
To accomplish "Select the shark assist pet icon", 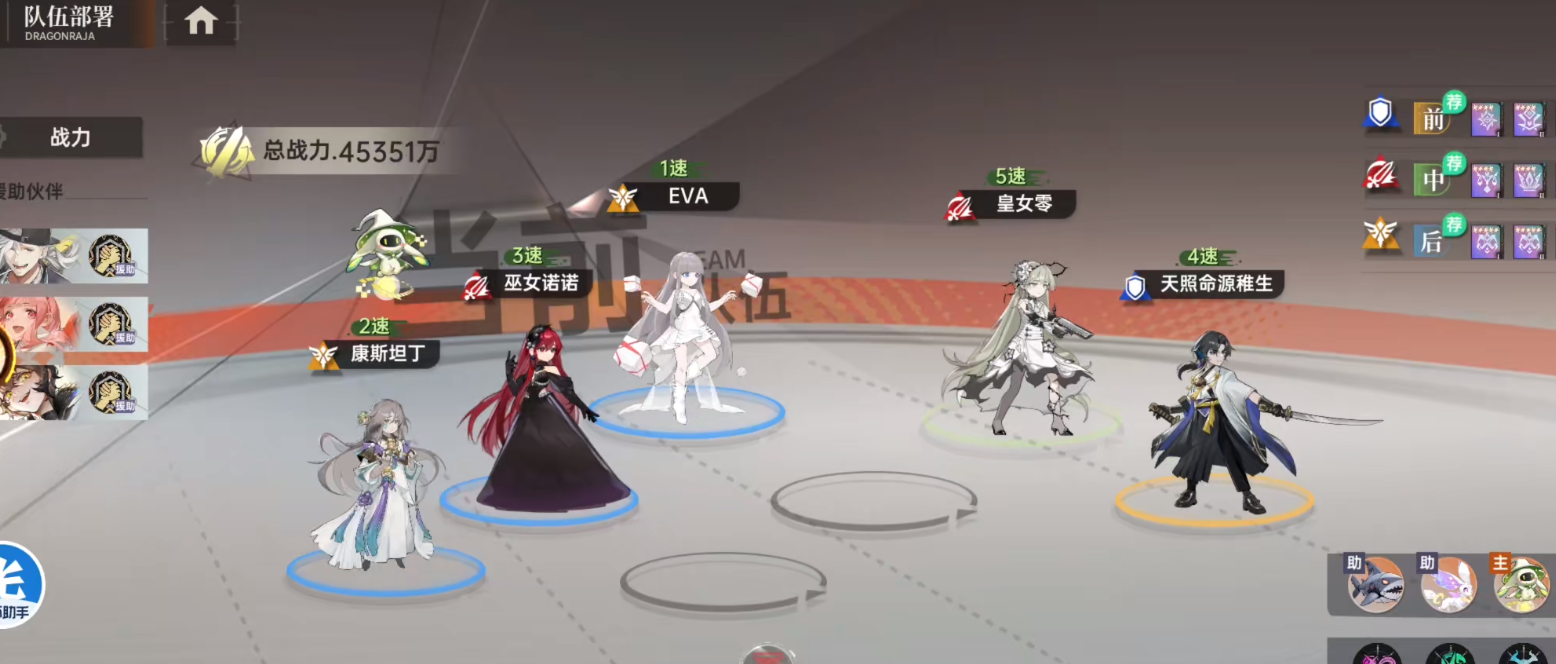I will coord(1375,584).
